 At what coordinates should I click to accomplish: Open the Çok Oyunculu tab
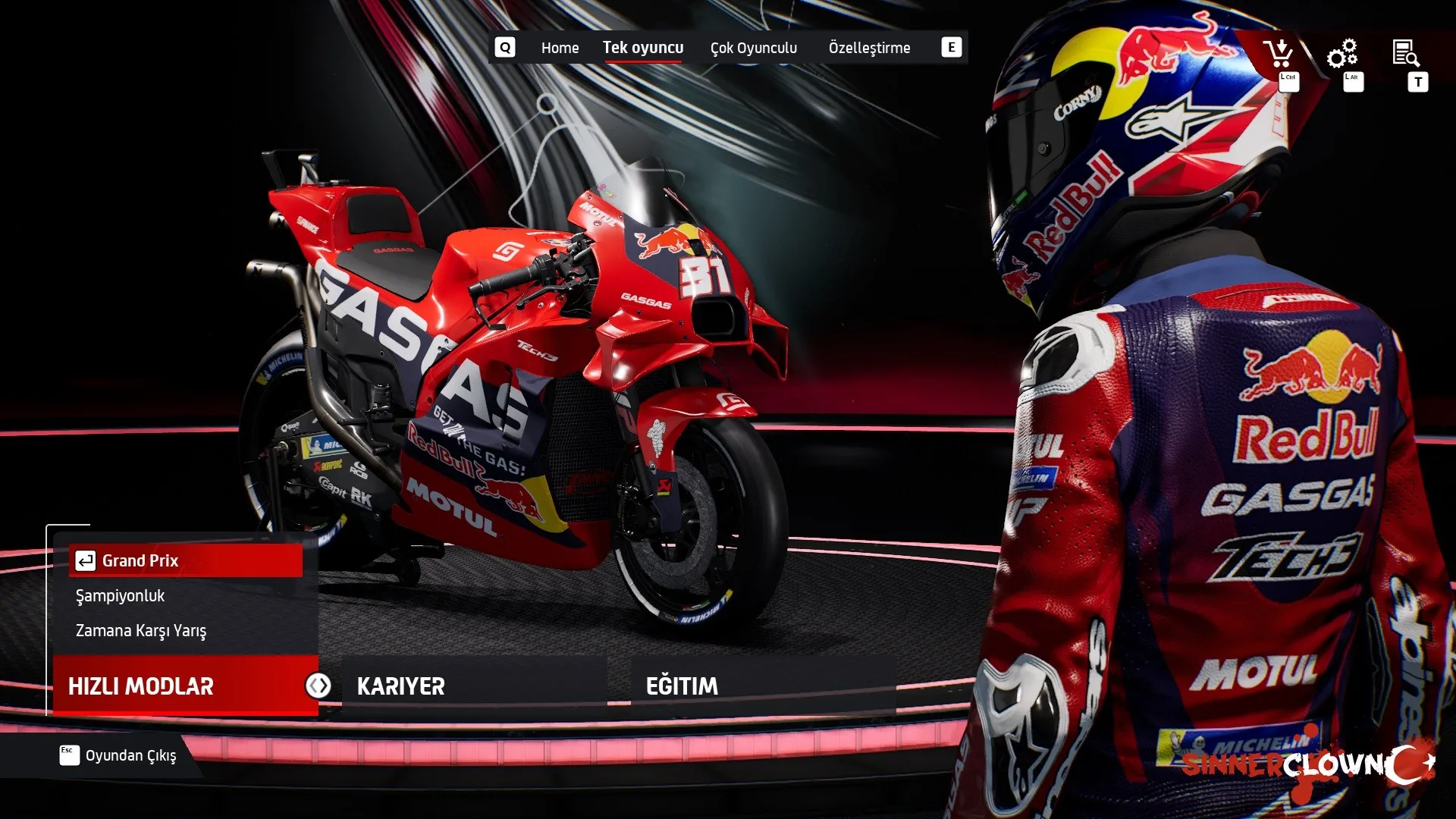click(x=753, y=48)
